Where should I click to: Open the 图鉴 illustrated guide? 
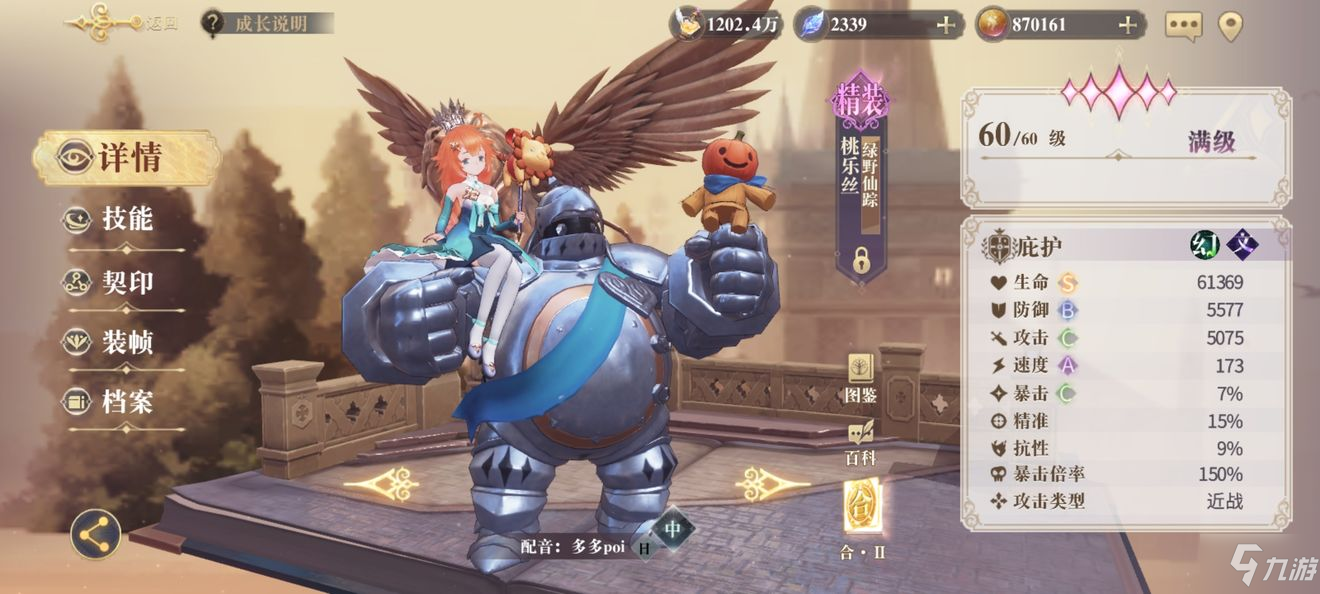tap(861, 378)
